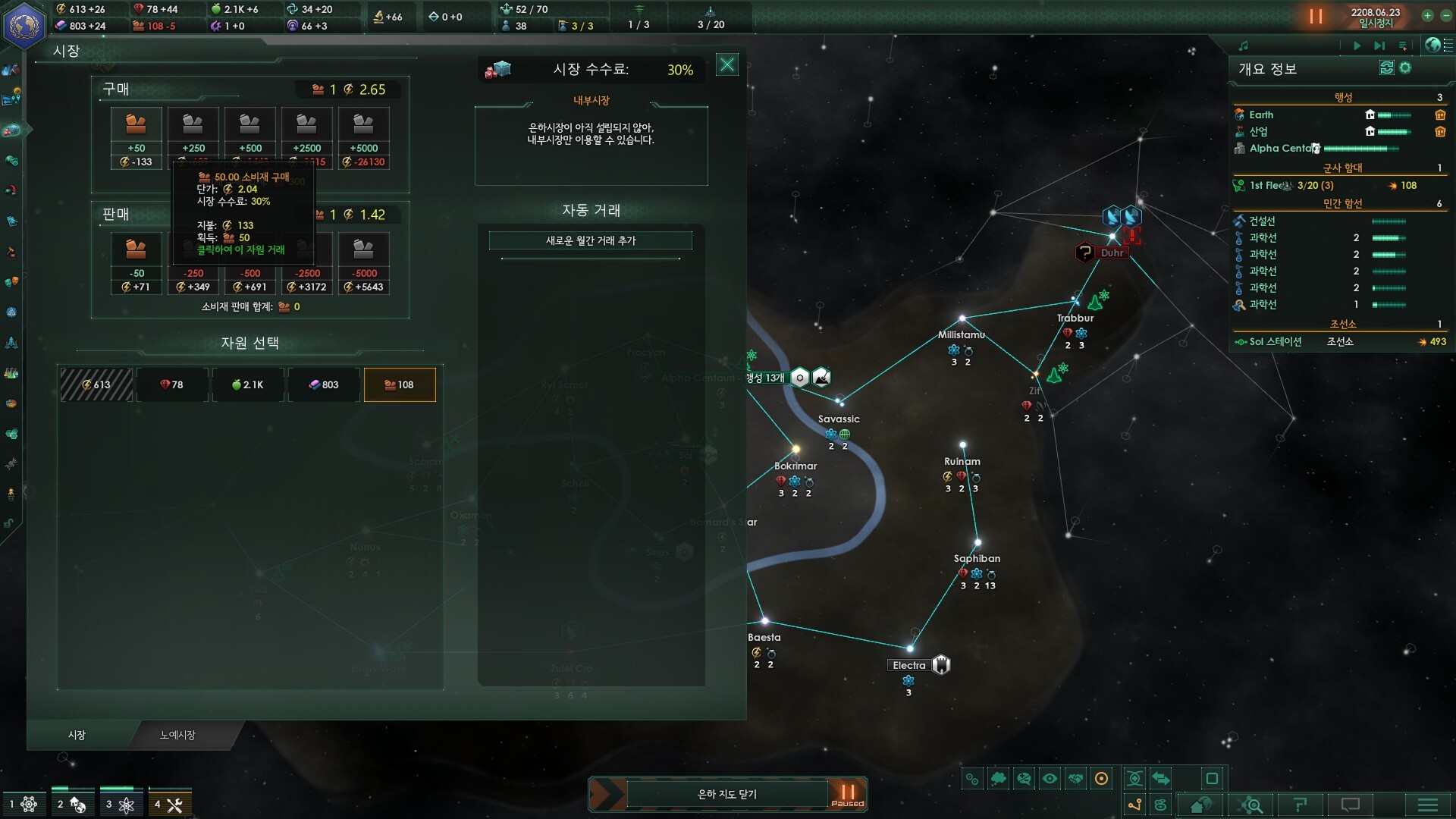Open outliner settings gear icon
The width and height of the screenshot is (1456, 819).
tap(1405, 68)
